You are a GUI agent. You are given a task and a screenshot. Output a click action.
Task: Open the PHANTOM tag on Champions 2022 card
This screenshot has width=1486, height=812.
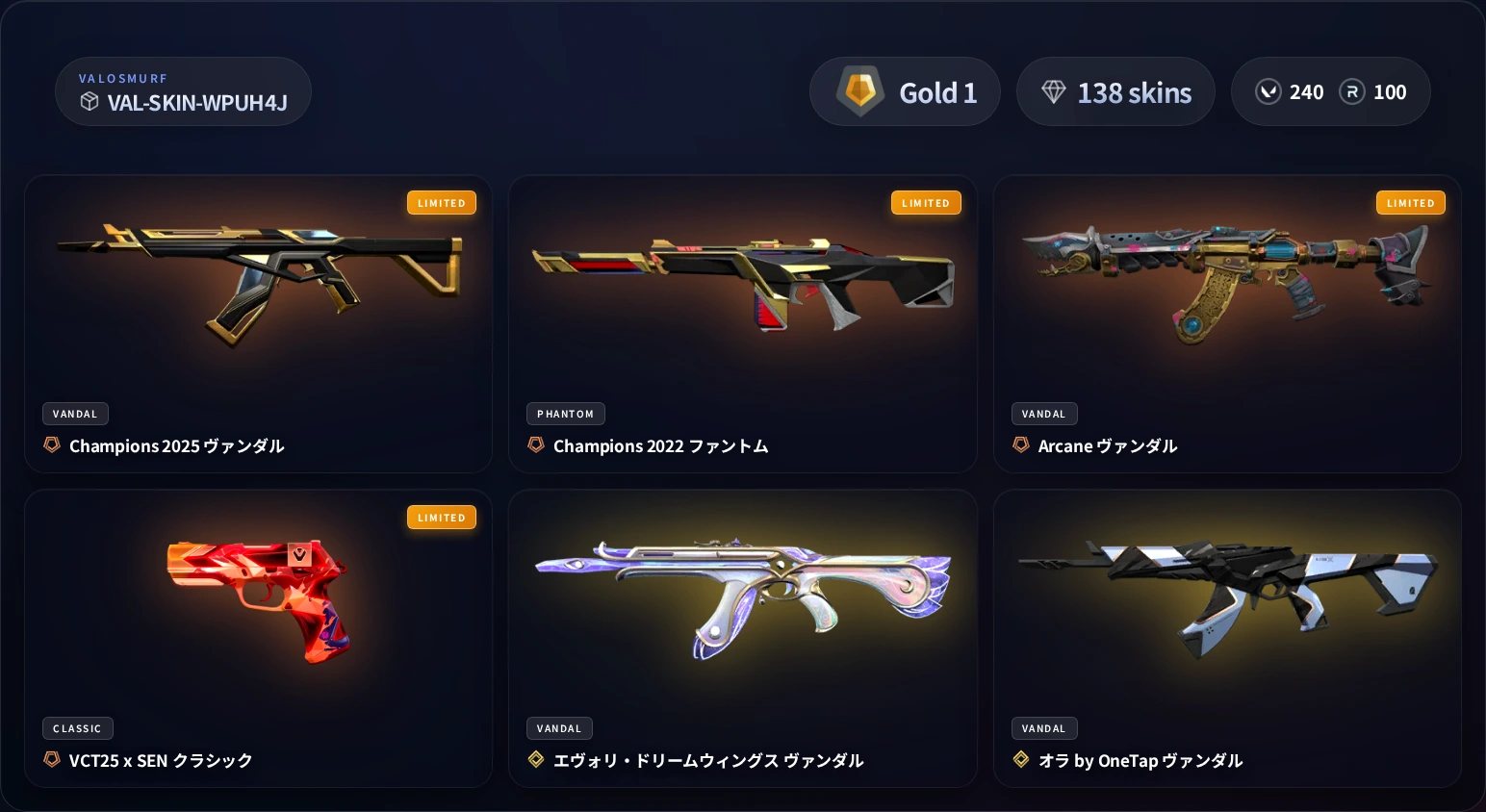[566, 414]
